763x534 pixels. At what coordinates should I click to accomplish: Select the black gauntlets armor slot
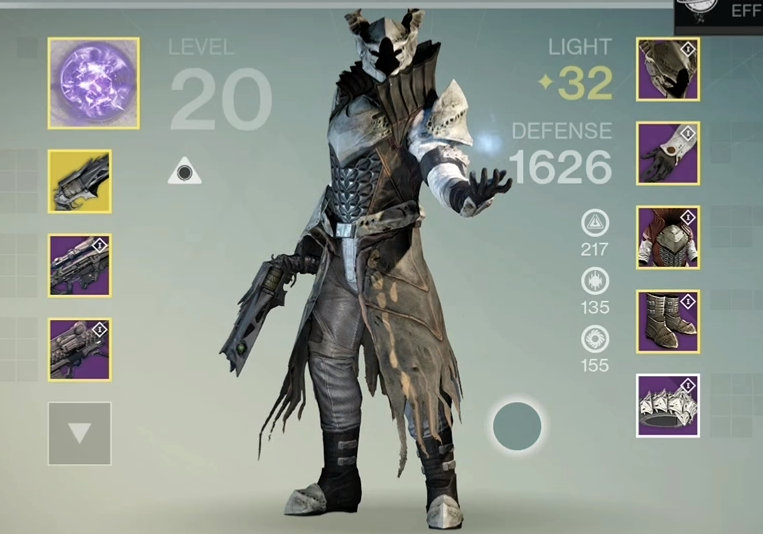pos(668,154)
